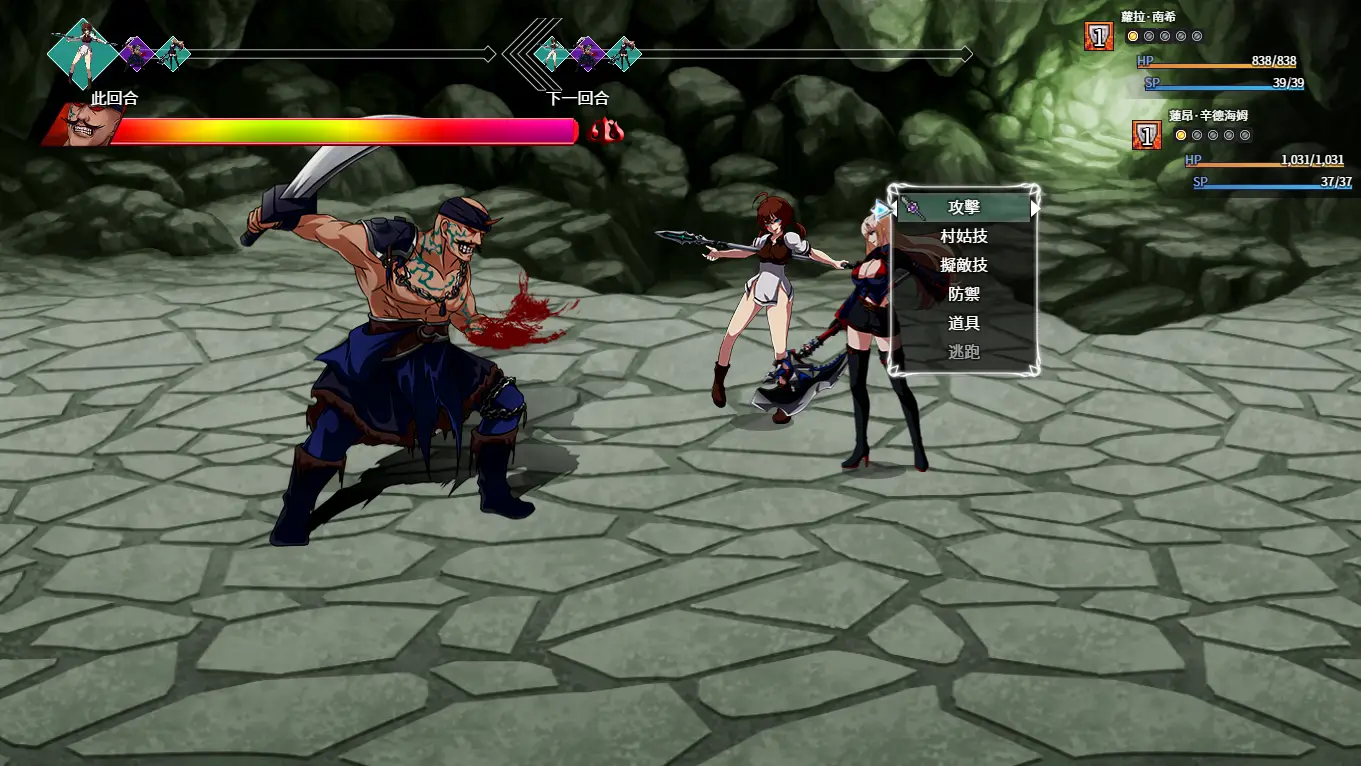Open the 村姑技 skill menu

(x=964, y=237)
